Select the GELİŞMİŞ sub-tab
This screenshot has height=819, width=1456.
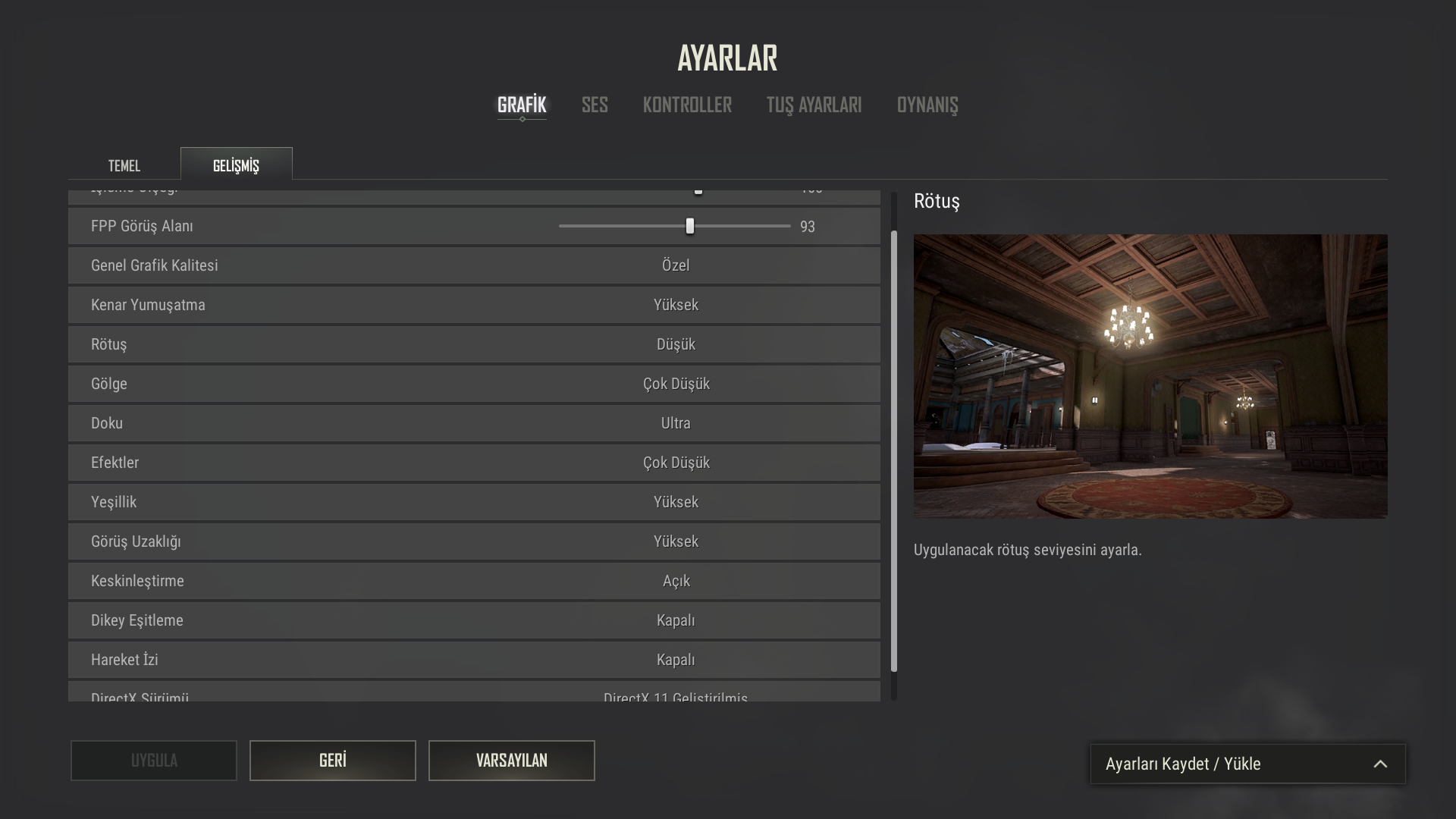click(236, 164)
